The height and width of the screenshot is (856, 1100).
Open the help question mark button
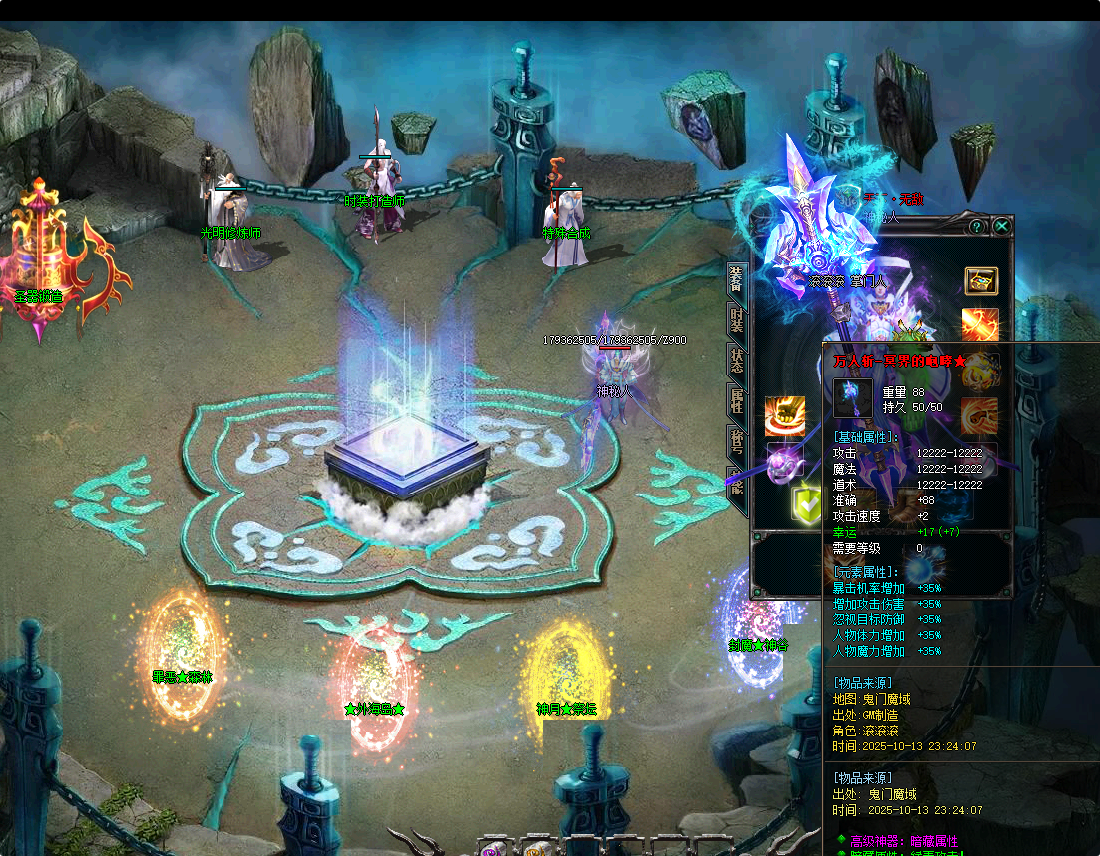click(x=977, y=227)
